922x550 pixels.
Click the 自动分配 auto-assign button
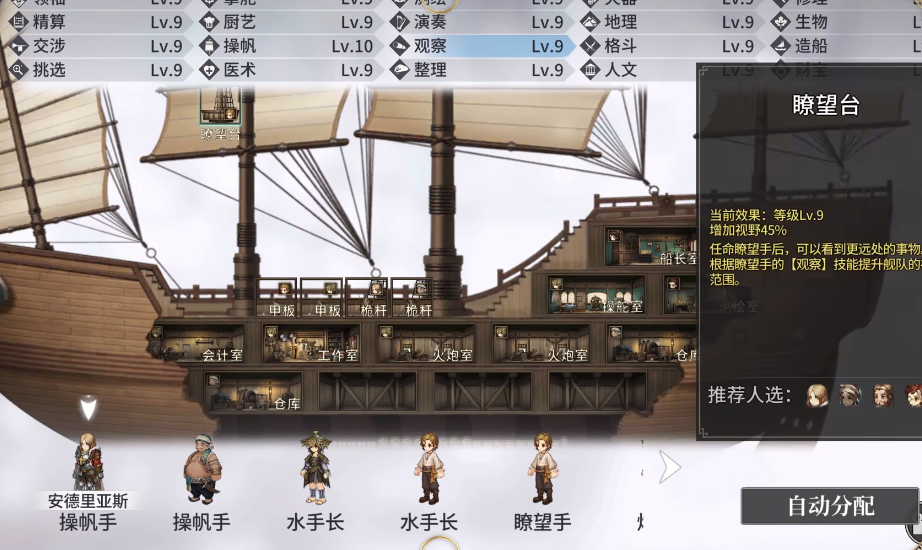829,506
